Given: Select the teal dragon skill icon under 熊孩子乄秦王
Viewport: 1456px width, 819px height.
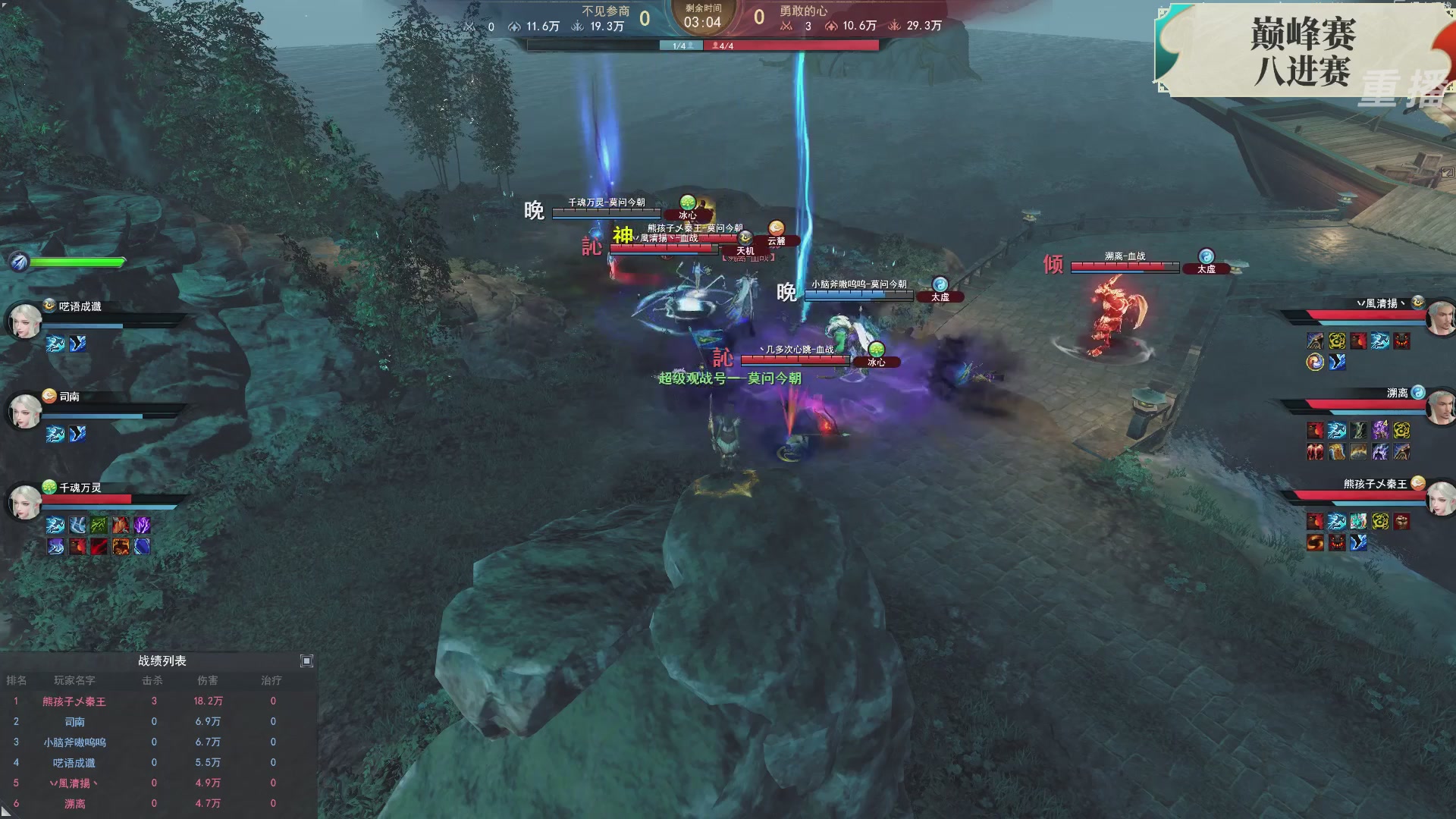Looking at the screenshot, I should (x=1359, y=522).
